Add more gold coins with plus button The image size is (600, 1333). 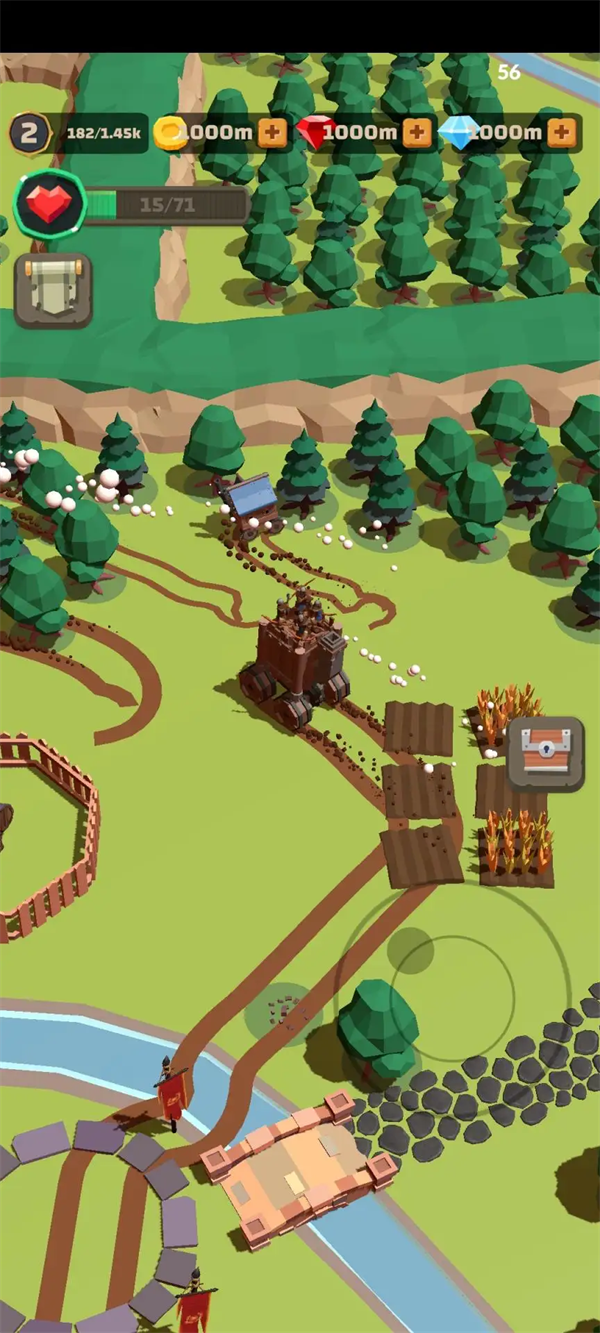[272, 133]
